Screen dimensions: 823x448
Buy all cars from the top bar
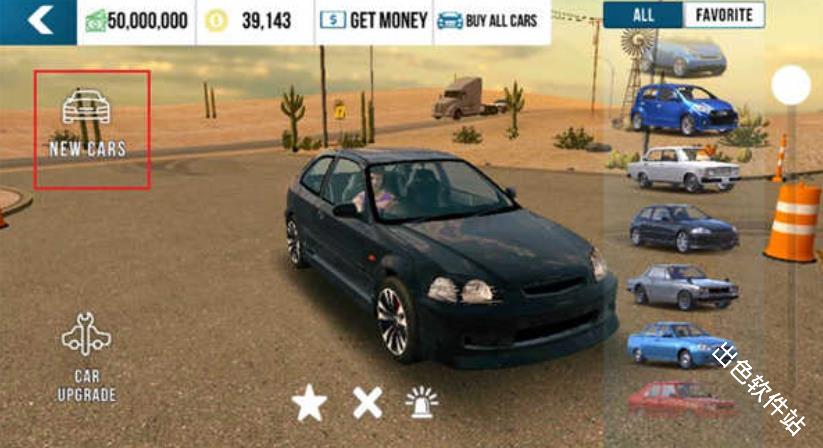coord(491,20)
